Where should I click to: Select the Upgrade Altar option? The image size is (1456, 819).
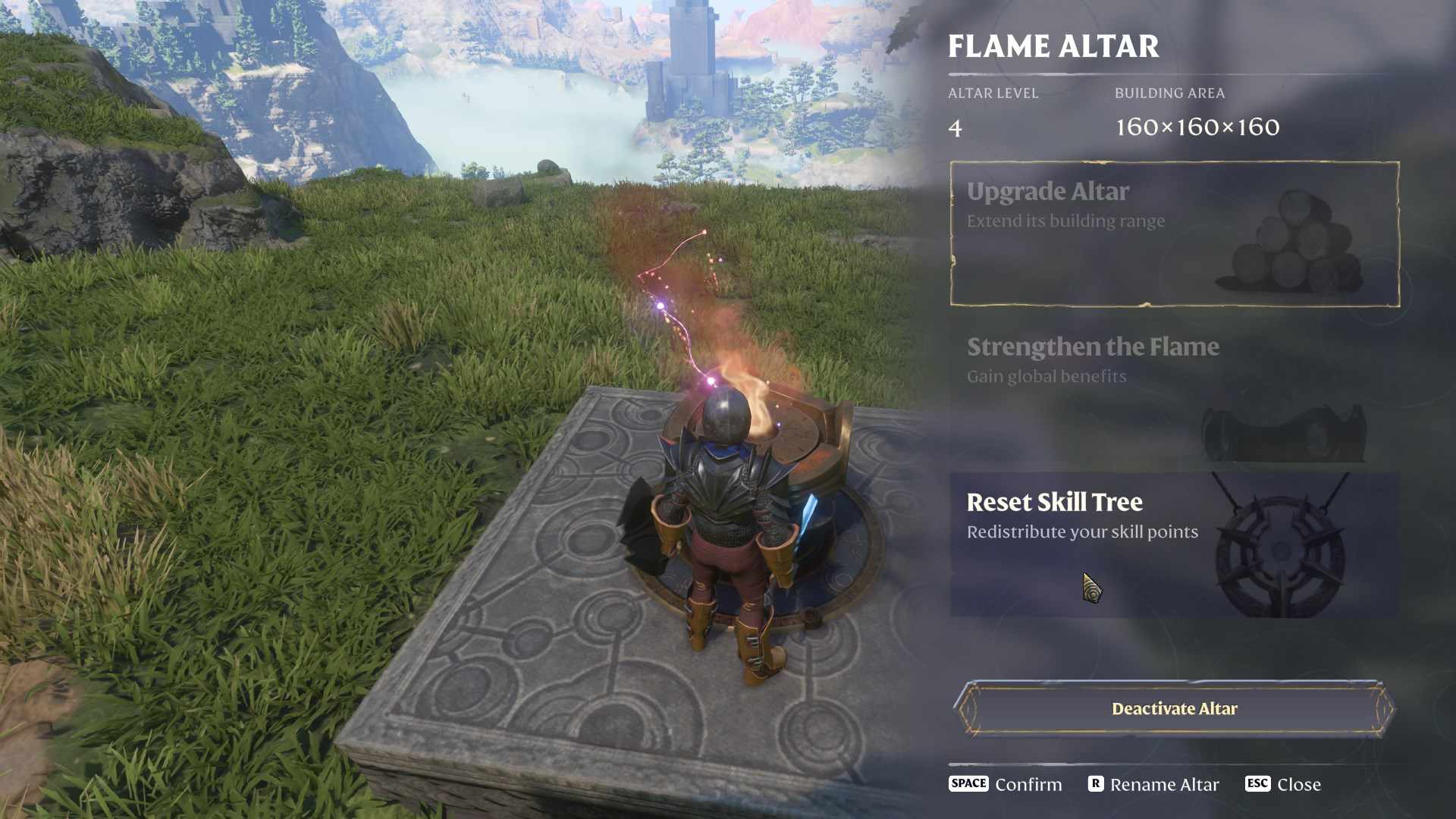tap(1174, 234)
